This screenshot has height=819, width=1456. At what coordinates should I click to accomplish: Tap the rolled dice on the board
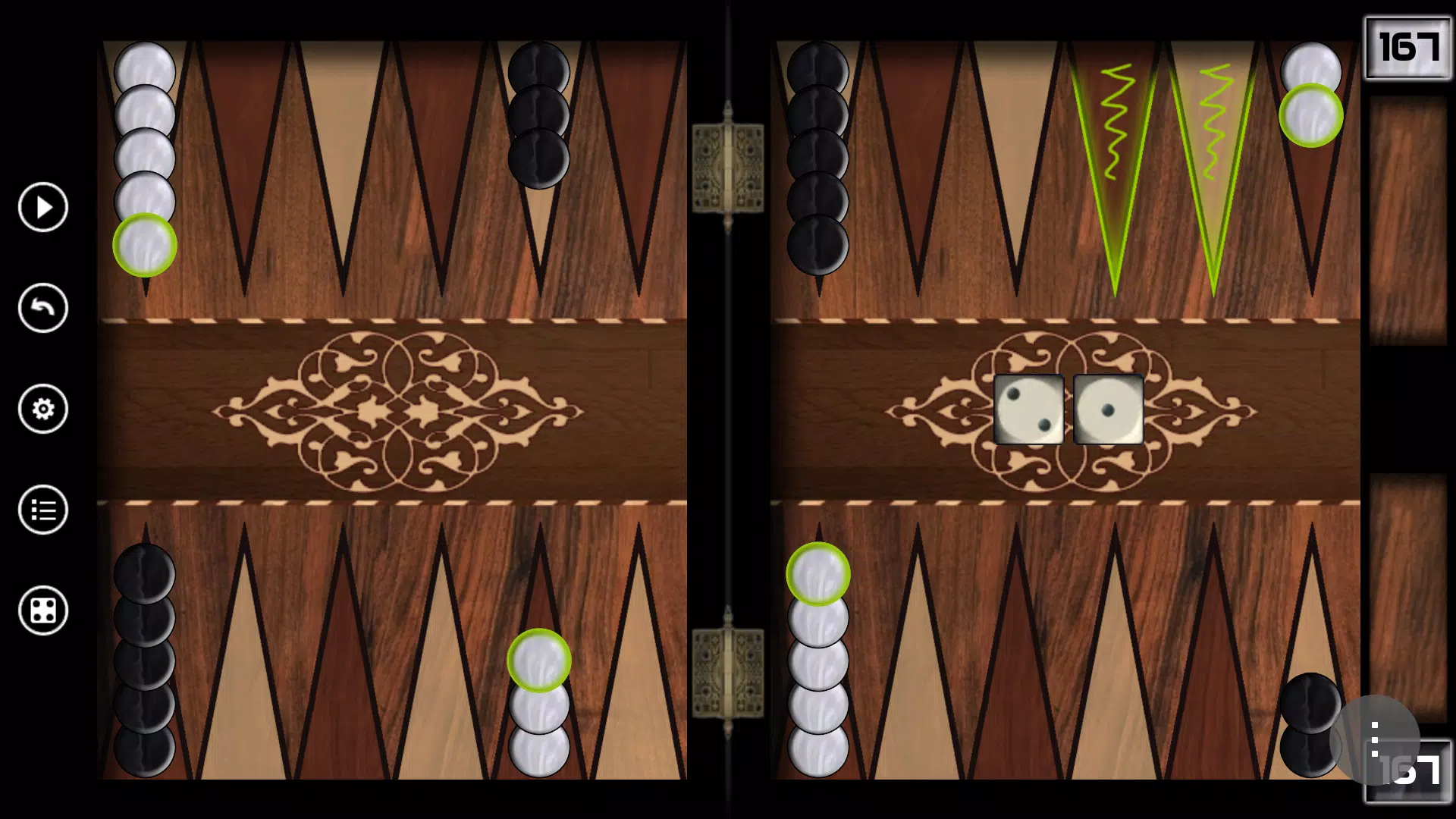1069,409
